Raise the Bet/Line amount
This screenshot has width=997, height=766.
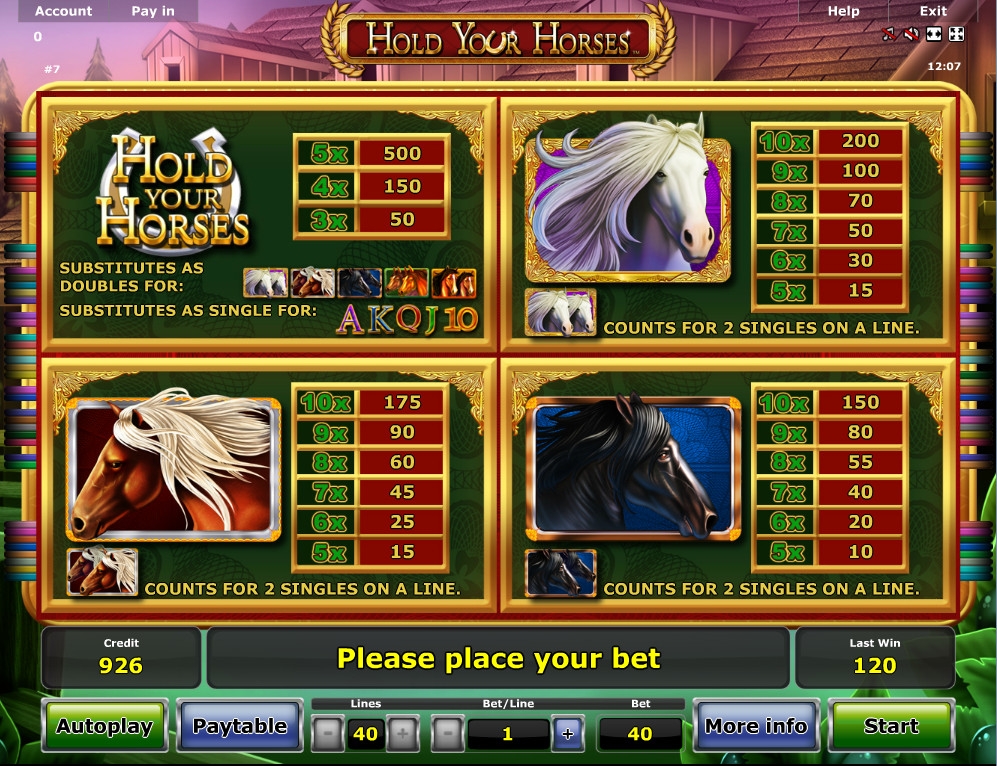(x=568, y=735)
